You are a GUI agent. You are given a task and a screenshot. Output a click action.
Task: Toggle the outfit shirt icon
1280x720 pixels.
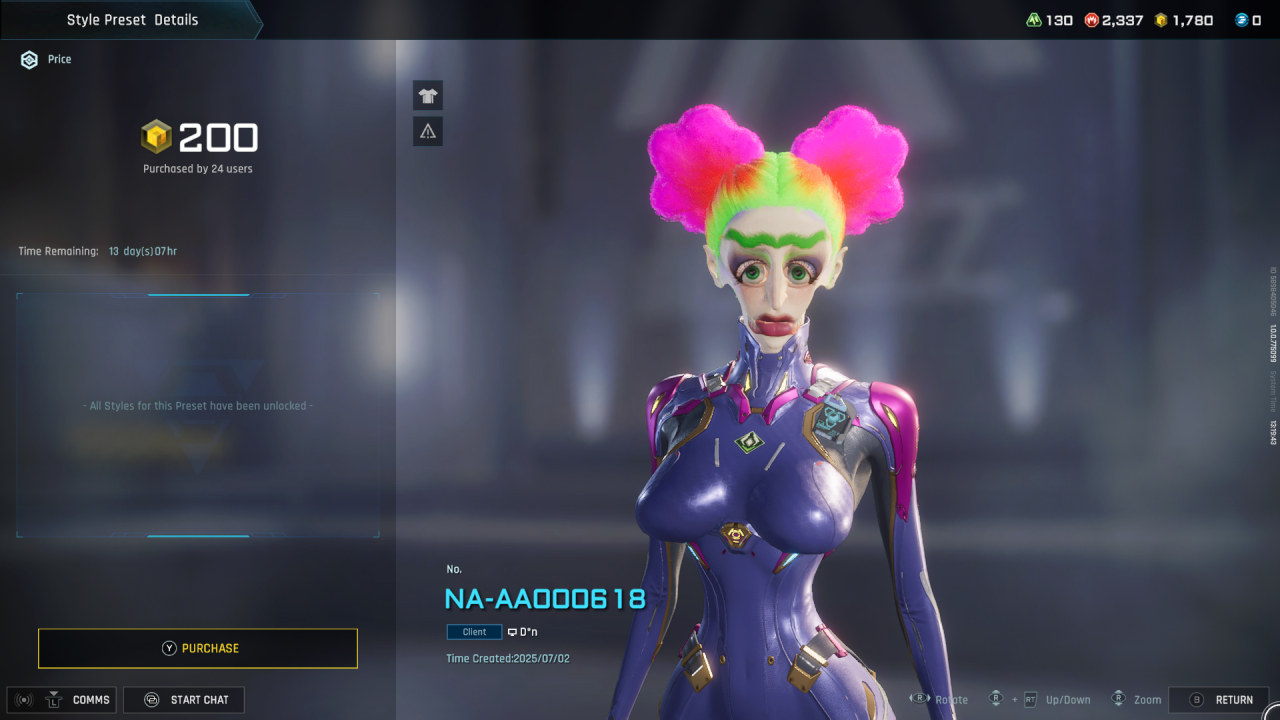click(428, 96)
